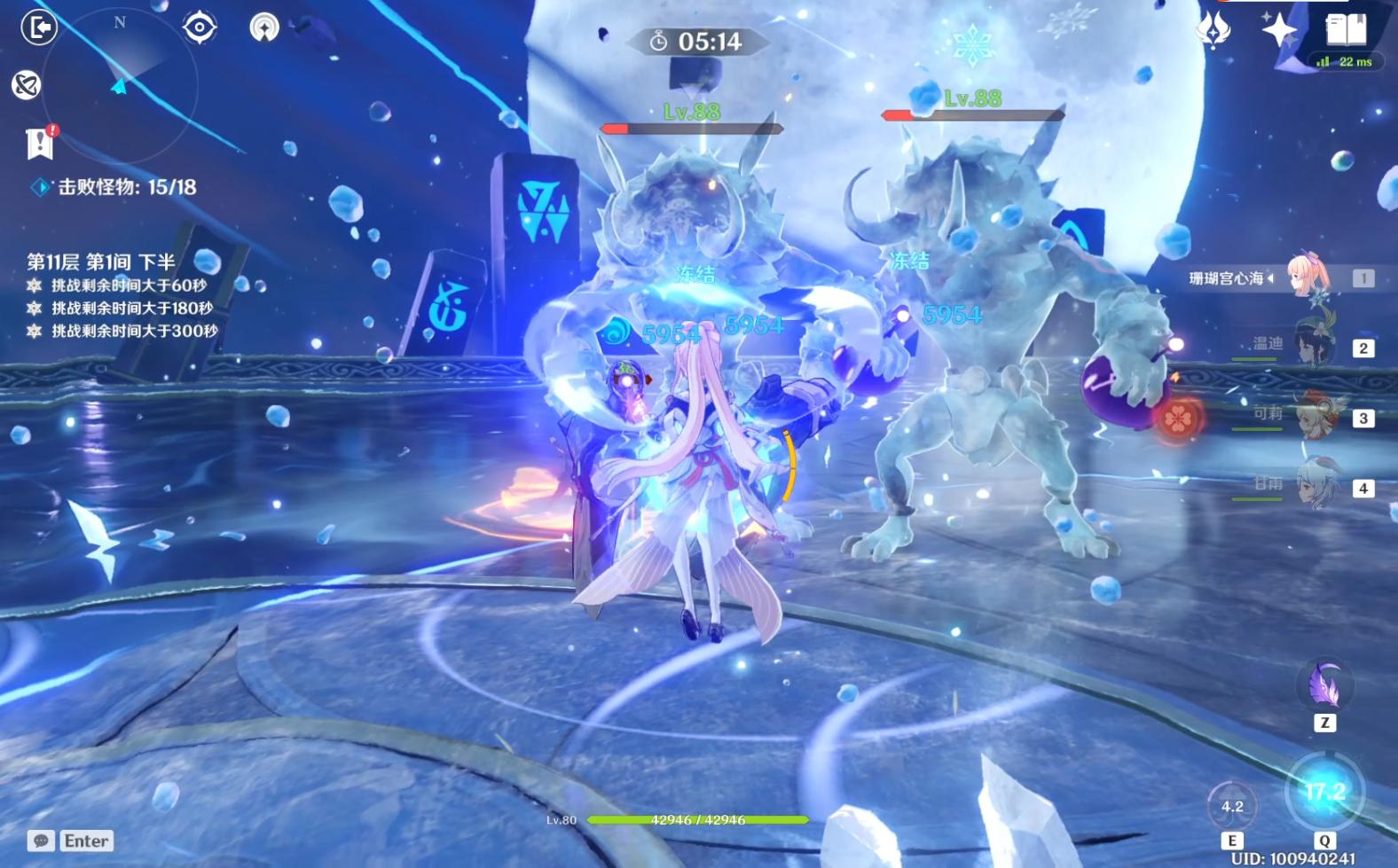1398x868 pixels.
Task: Open the co-op mode icon
Action: [x=264, y=27]
